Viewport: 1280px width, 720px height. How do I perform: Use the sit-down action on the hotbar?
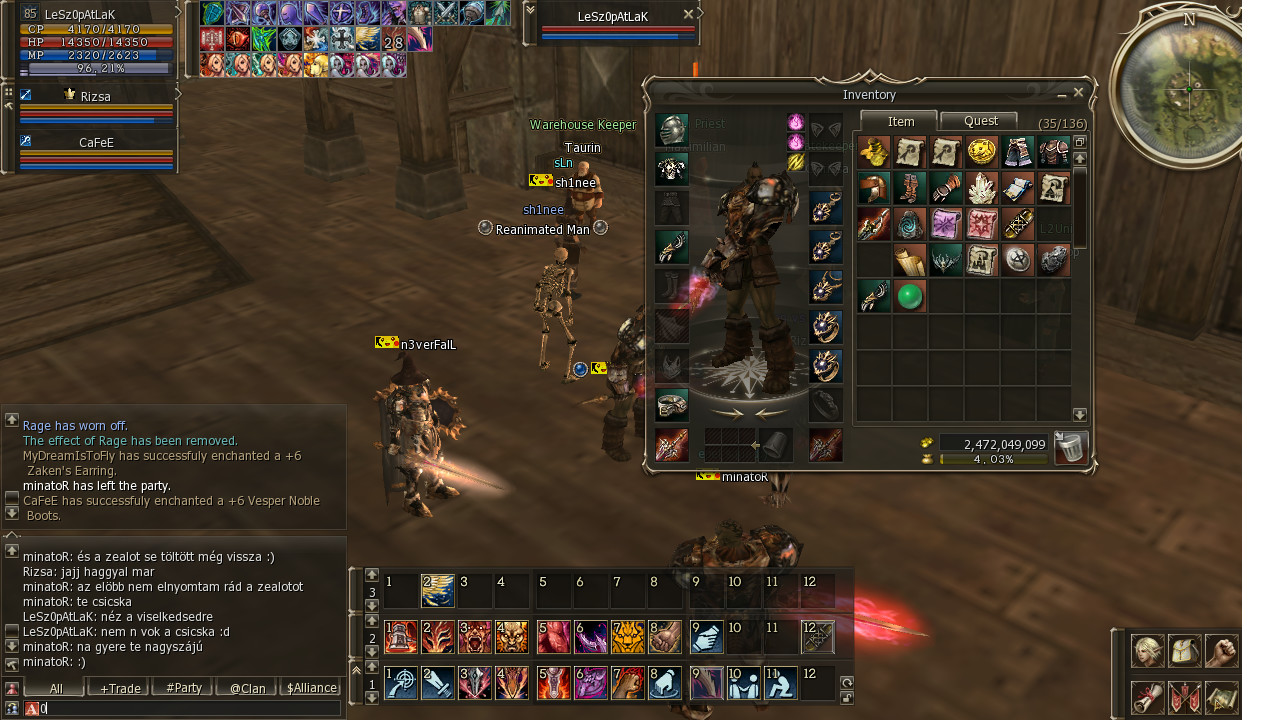click(x=781, y=683)
